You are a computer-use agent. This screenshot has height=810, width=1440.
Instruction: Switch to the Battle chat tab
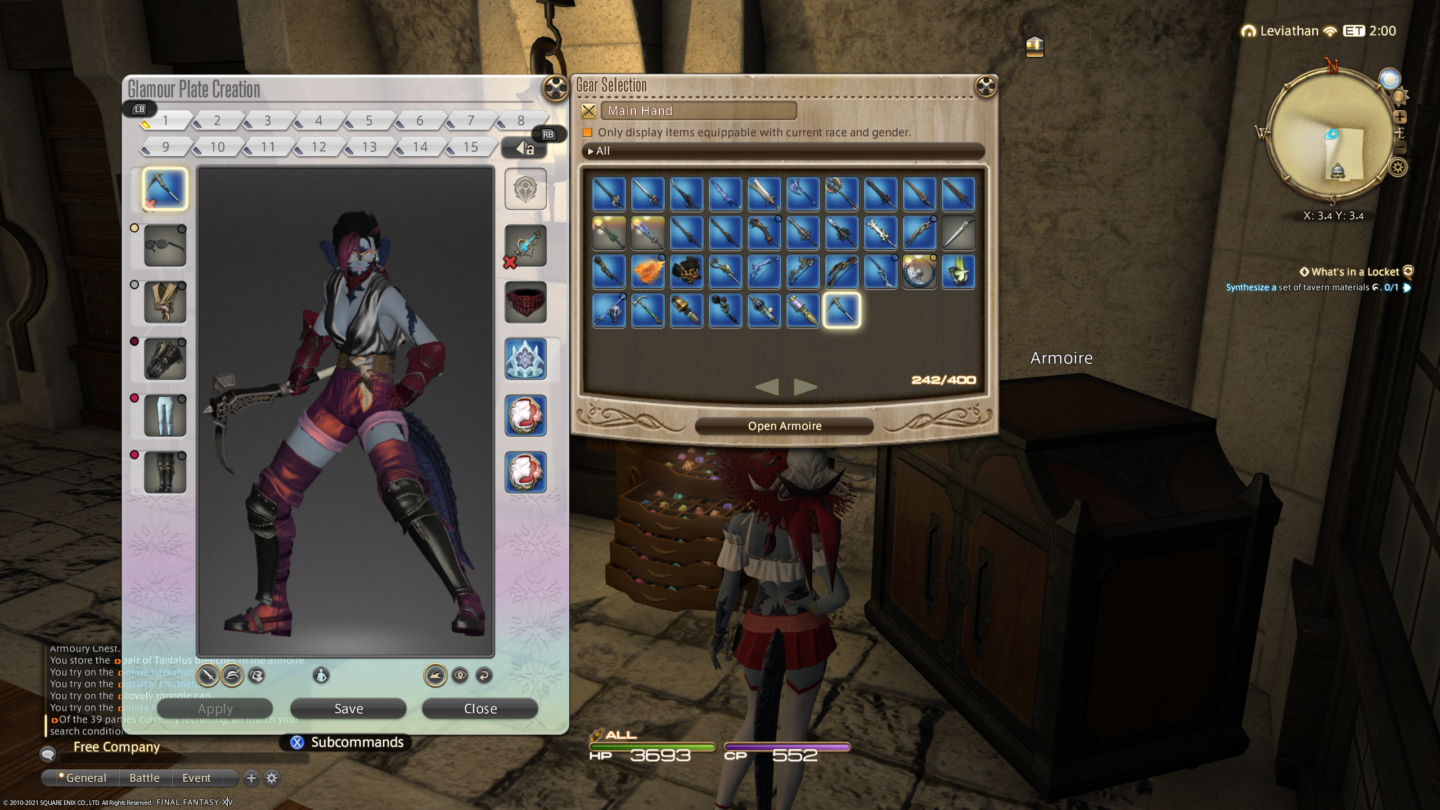point(144,777)
